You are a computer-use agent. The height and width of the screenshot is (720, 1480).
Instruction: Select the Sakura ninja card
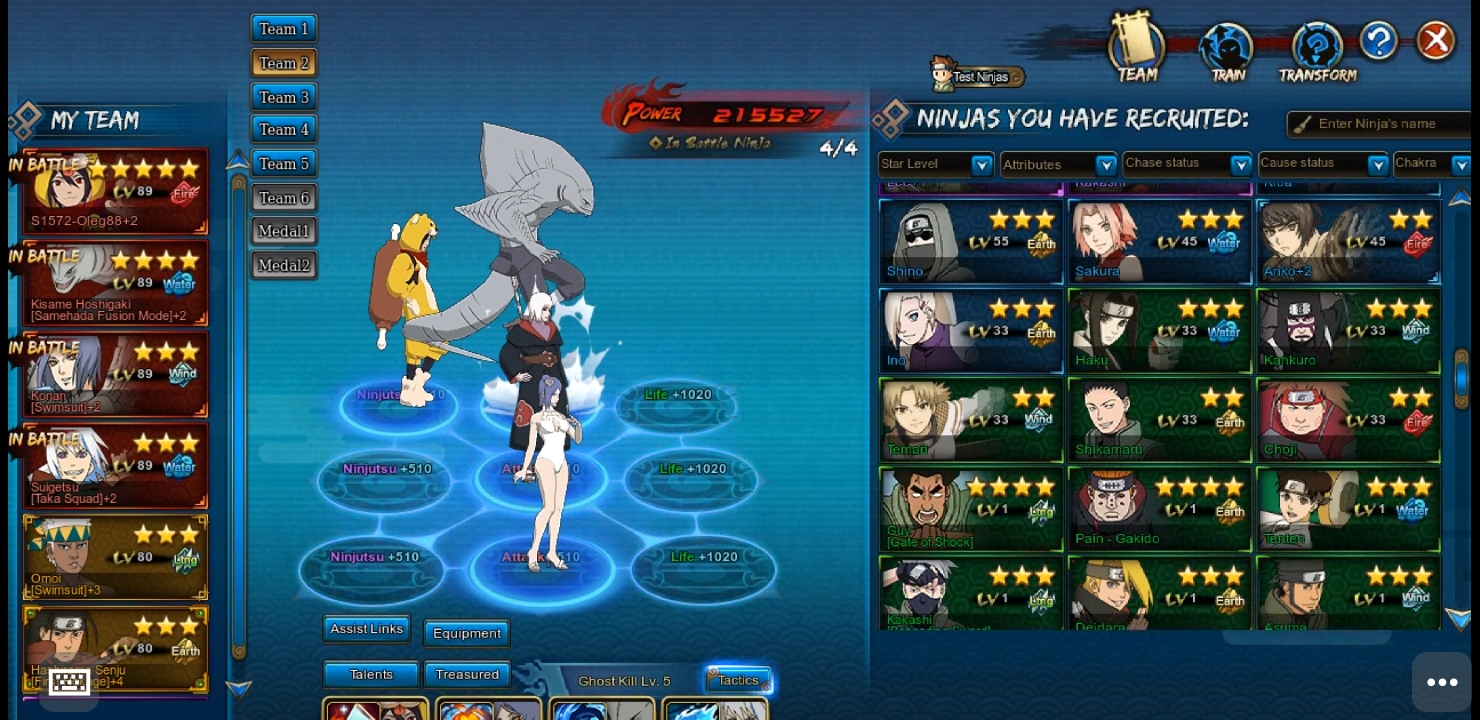pos(1159,241)
